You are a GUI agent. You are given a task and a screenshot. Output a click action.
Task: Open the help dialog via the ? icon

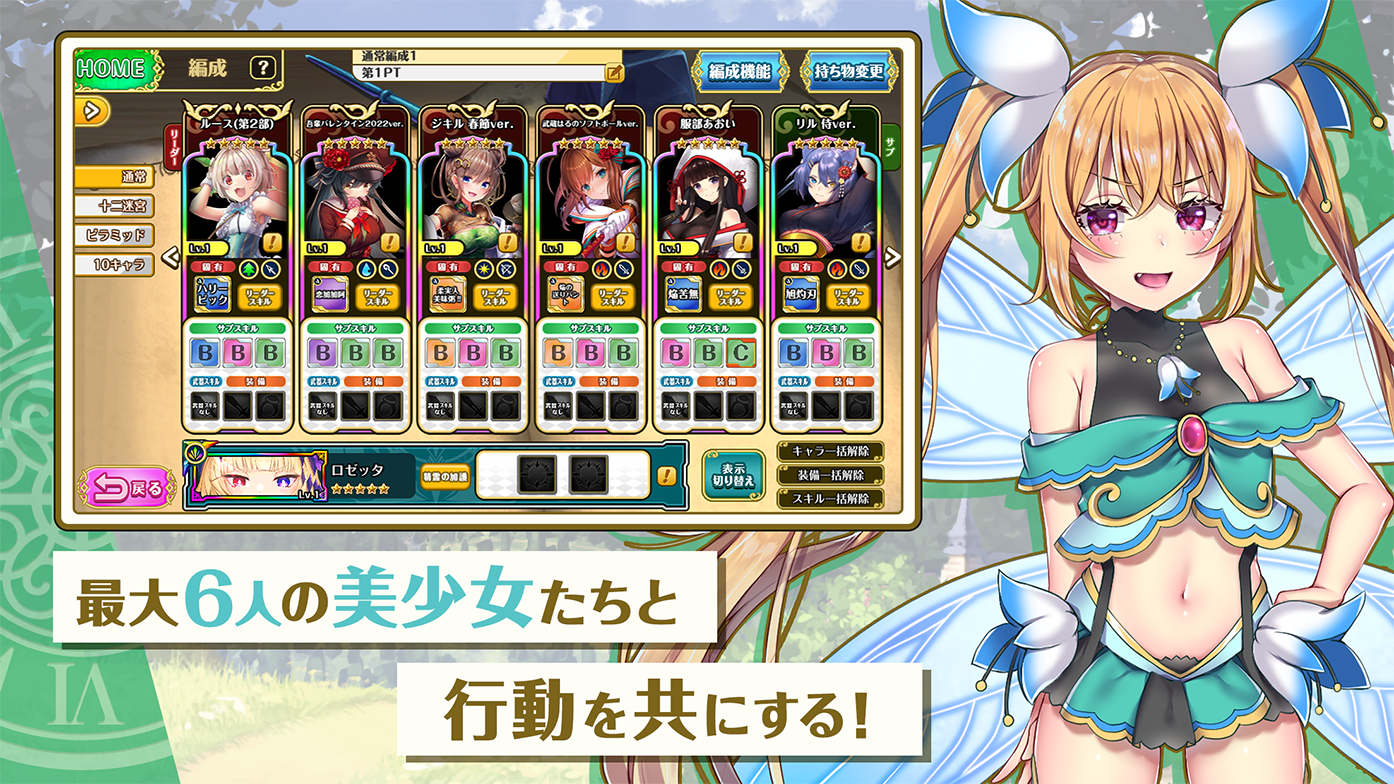pyautogui.click(x=262, y=67)
